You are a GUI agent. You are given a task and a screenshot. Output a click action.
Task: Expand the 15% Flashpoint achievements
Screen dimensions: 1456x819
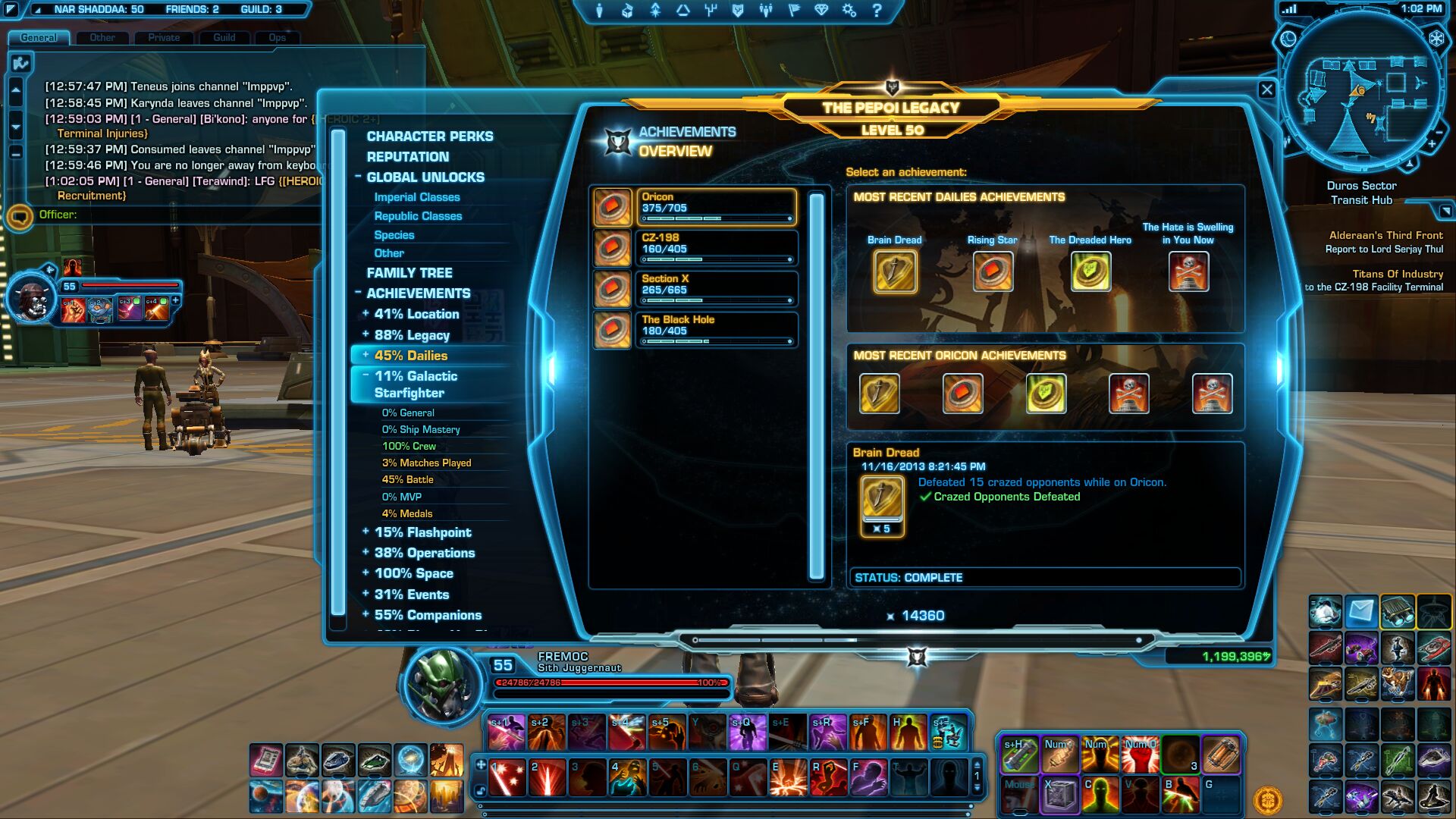coord(422,532)
